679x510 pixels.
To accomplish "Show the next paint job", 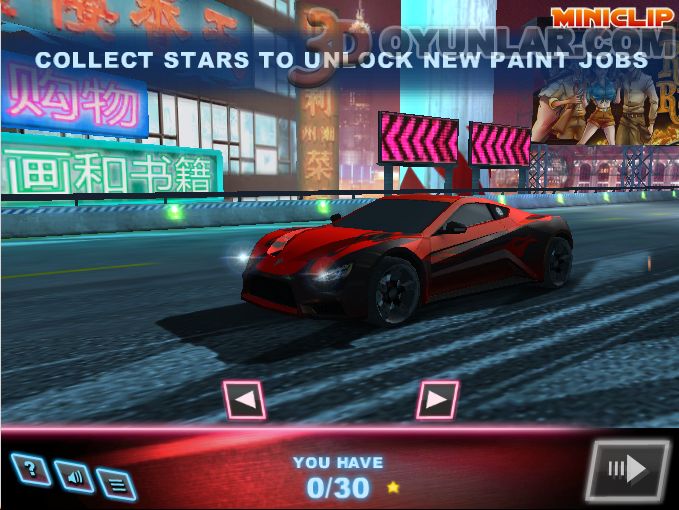I will [x=437, y=401].
